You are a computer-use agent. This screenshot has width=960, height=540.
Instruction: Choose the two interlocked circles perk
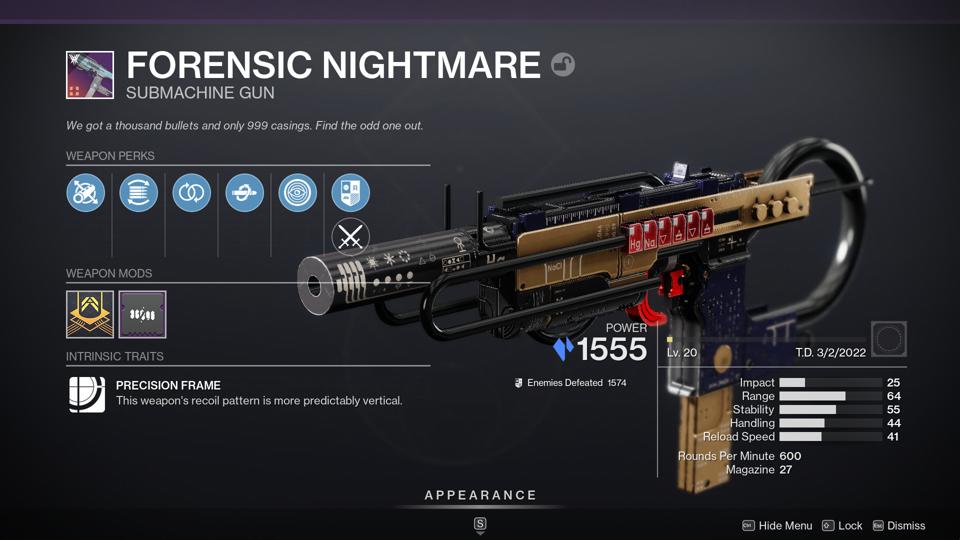[x=192, y=193]
